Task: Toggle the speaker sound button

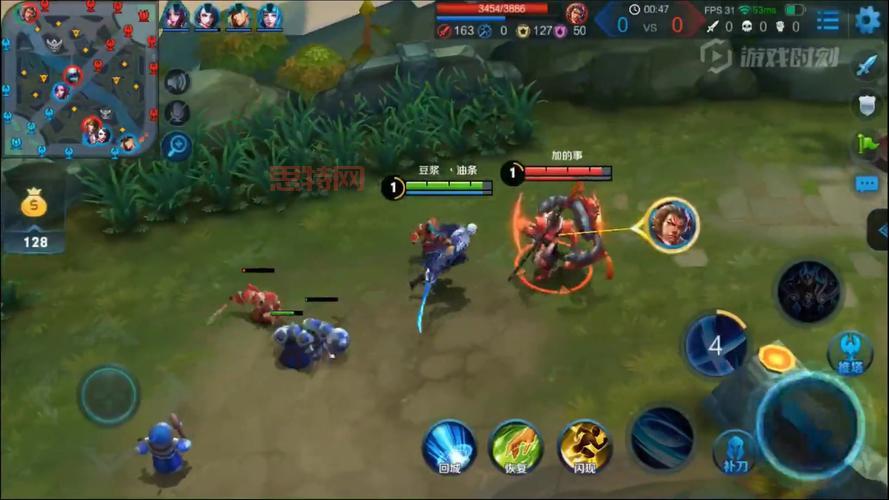Action: 177,82
